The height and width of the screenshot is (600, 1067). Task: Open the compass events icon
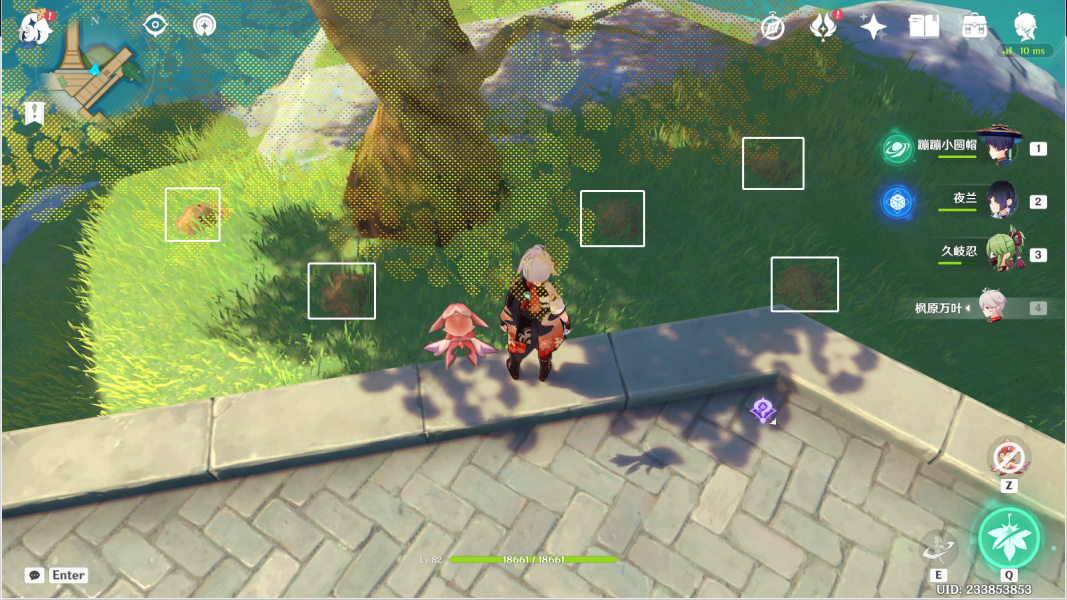772,27
